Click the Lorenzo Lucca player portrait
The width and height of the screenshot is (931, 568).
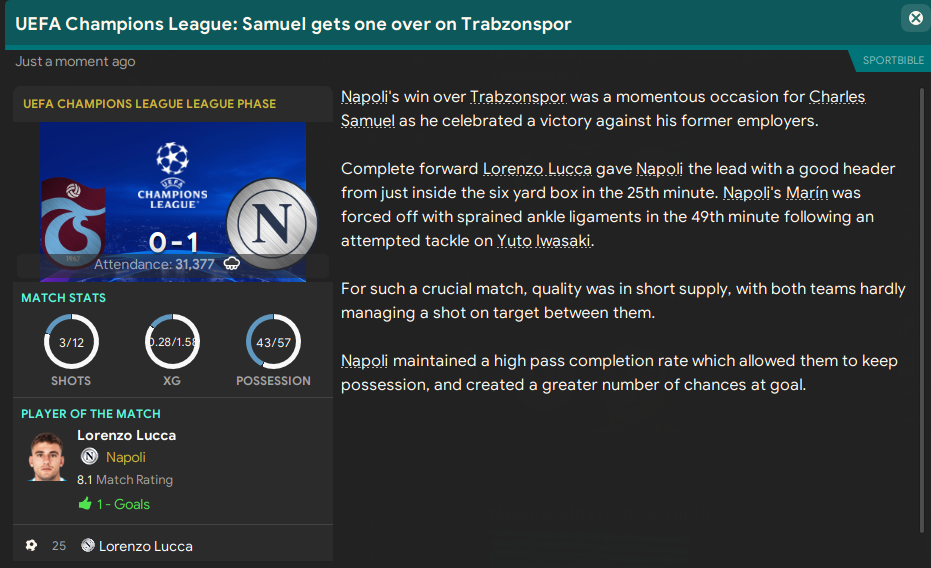click(47, 458)
